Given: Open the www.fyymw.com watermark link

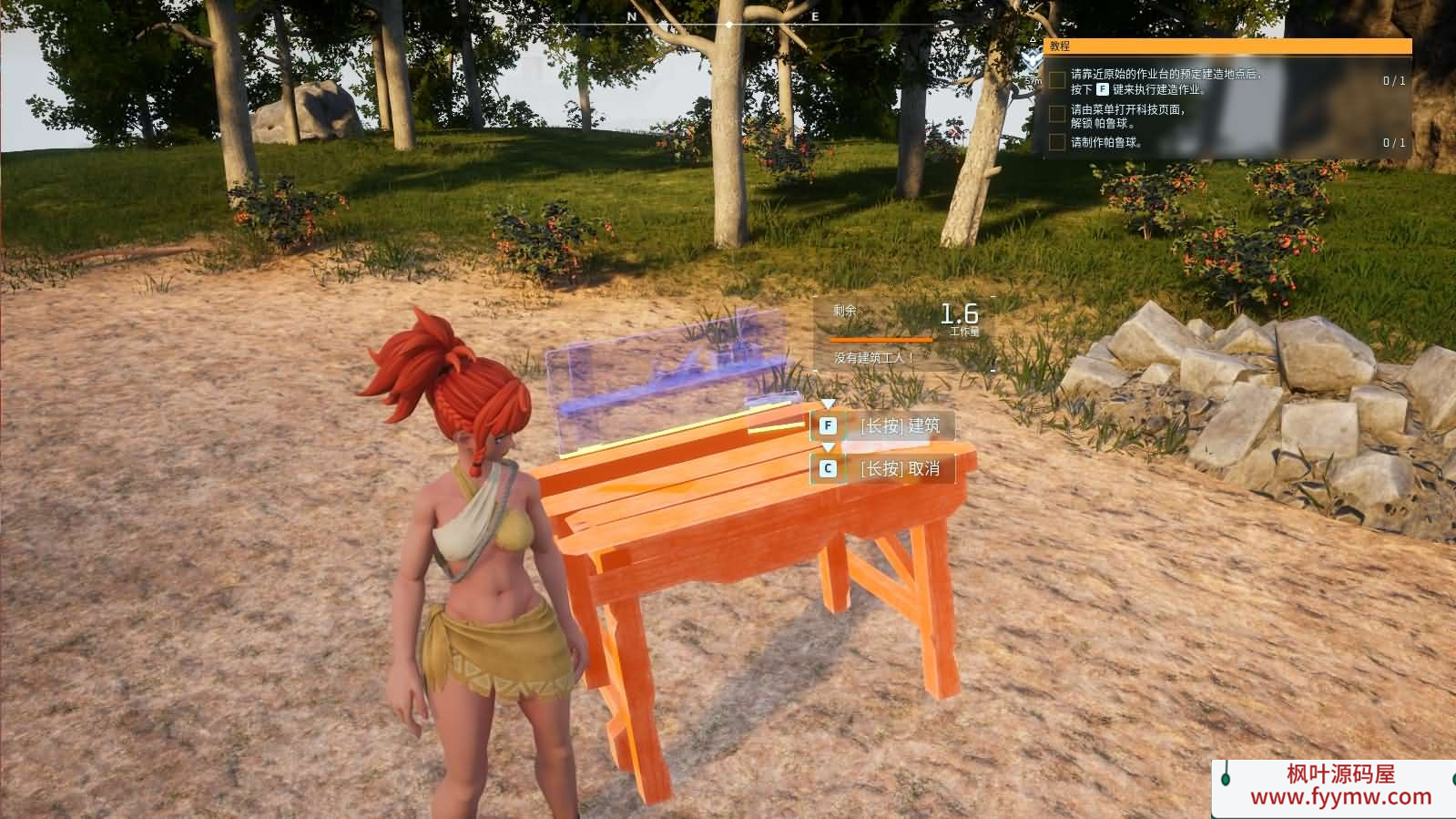Looking at the screenshot, I should [x=1340, y=797].
